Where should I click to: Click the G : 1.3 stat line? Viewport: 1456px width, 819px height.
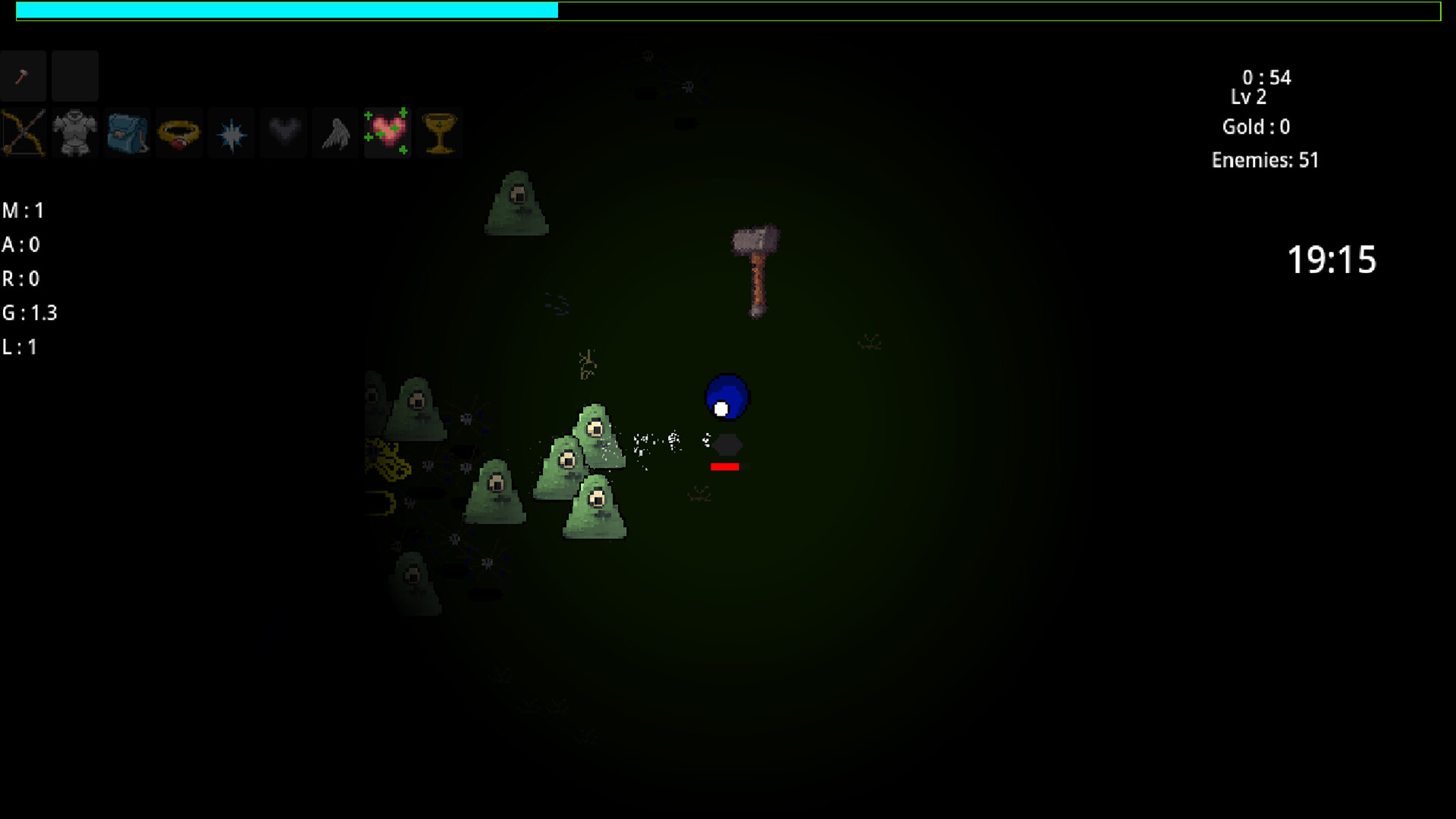[x=30, y=312]
